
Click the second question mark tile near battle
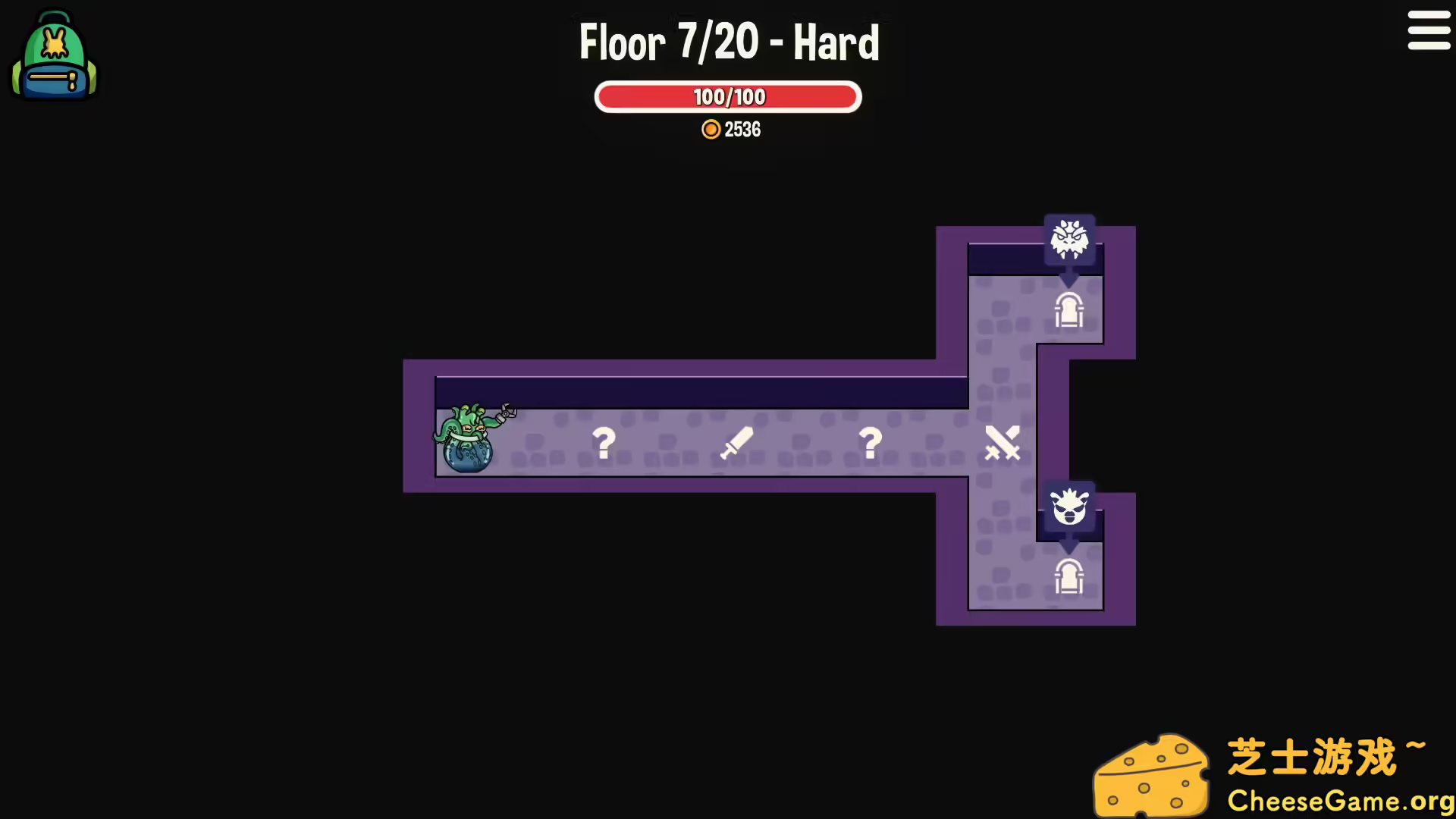[870, 443]
